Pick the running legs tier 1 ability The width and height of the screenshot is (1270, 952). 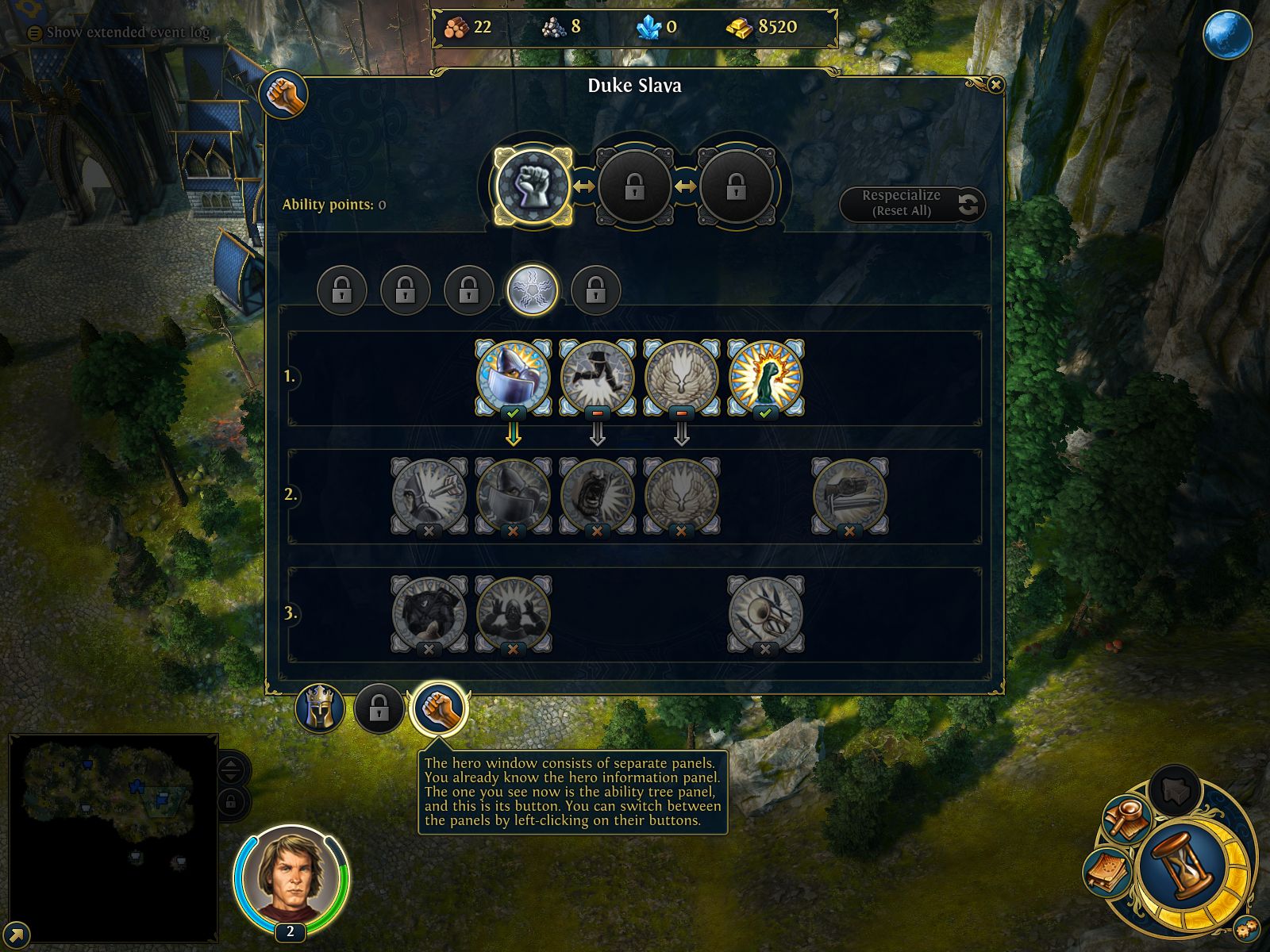[597, 377]
